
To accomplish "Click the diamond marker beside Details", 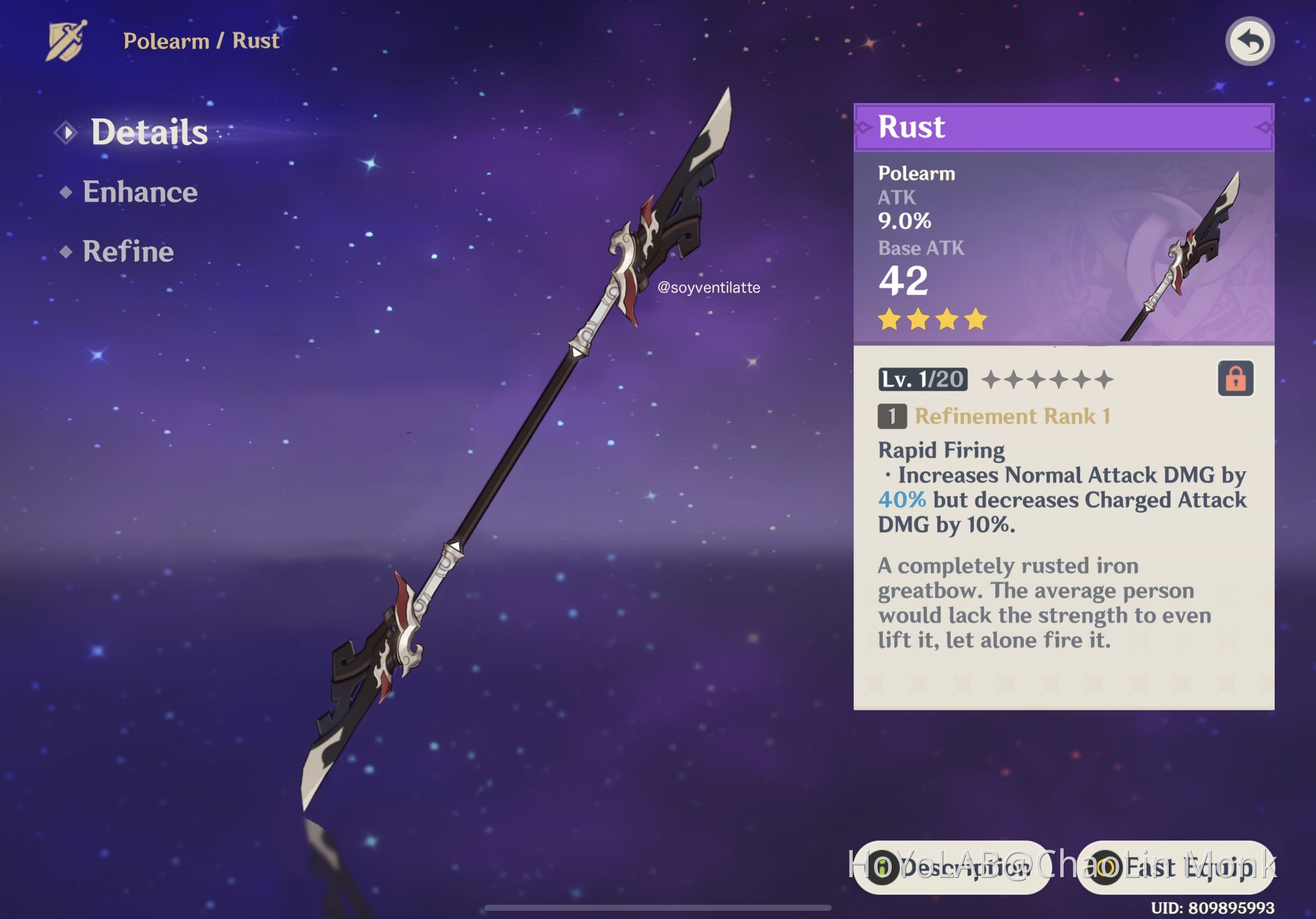I will (x=66, y=132).
